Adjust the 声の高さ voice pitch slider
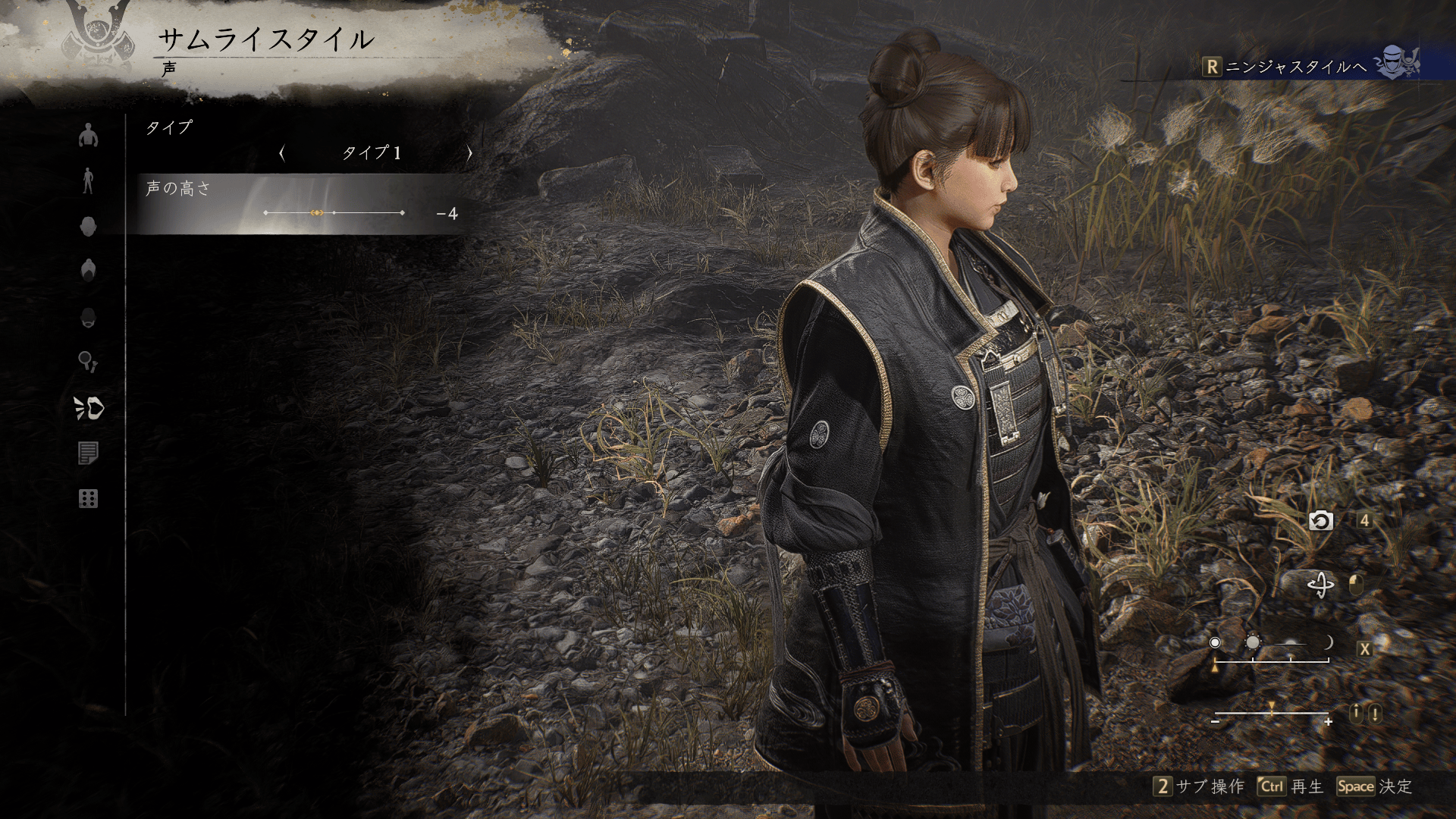This screenshot has height=819, width=1456. [334, 213]
